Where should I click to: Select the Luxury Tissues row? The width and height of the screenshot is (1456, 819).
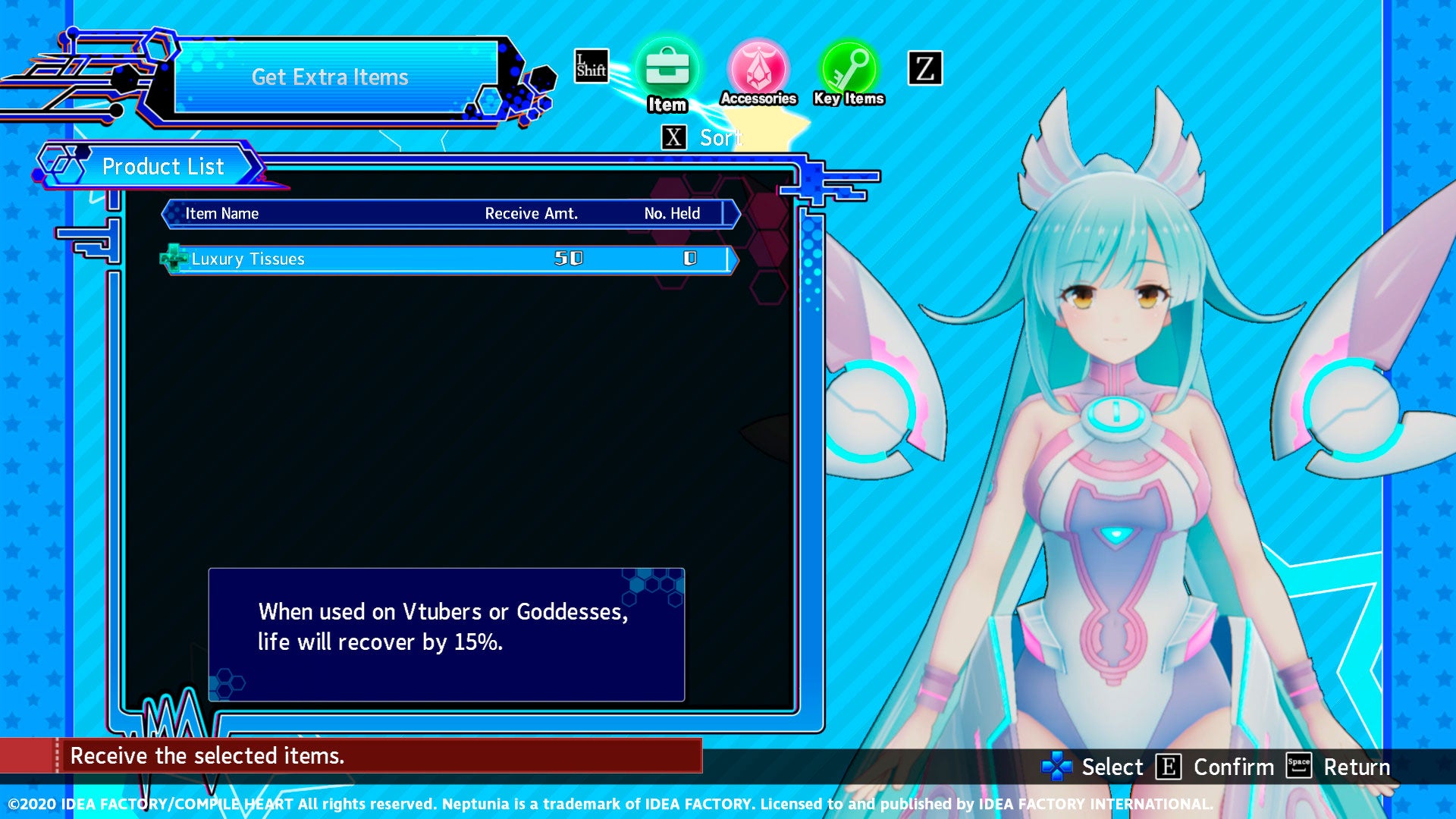[449, 259]
